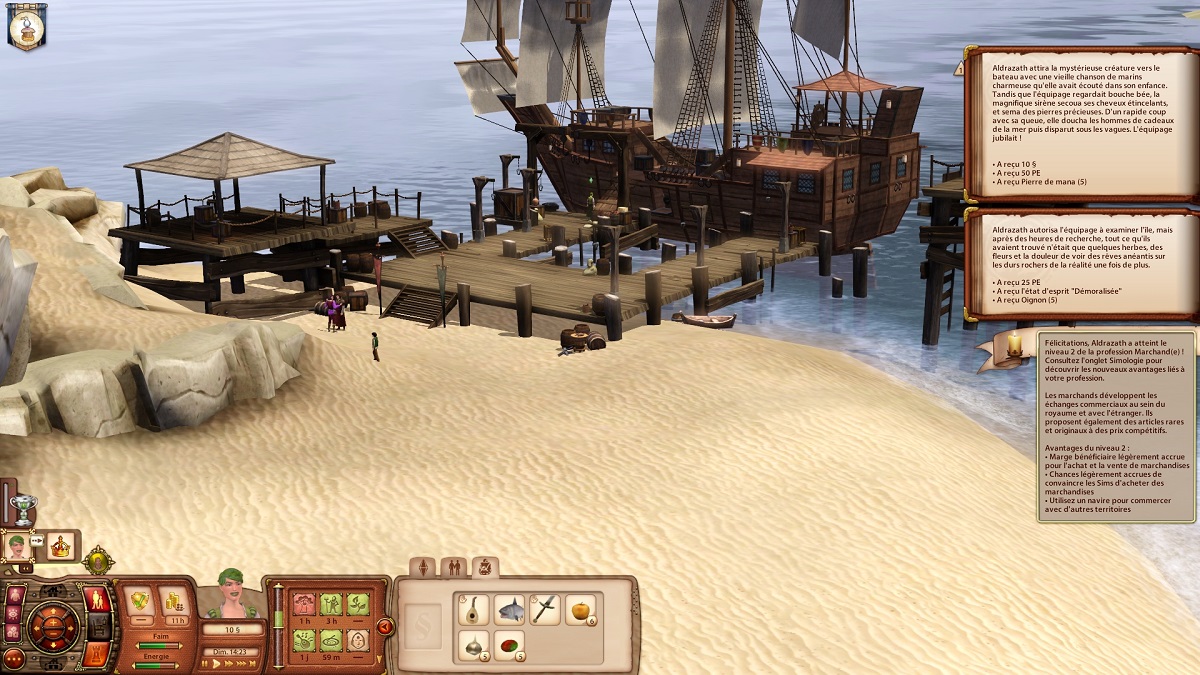This screenshot has height=675, width=1200.
Task: Switch to the relationships tab with two figures
Action: point(454,568)
